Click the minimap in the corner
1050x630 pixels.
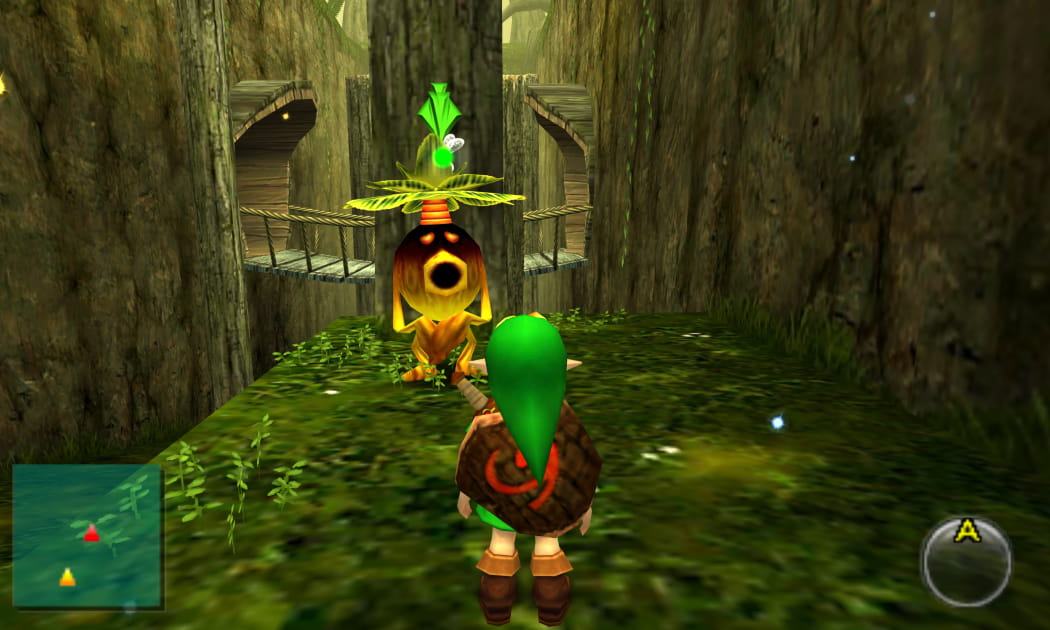coord(87,535)
